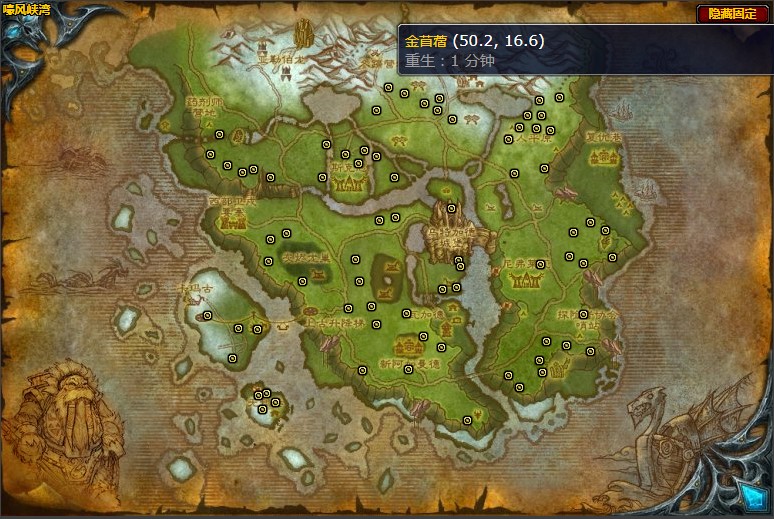
Task: Select the westernmost herb marker on the snowy island
Action: pos(207,316)
